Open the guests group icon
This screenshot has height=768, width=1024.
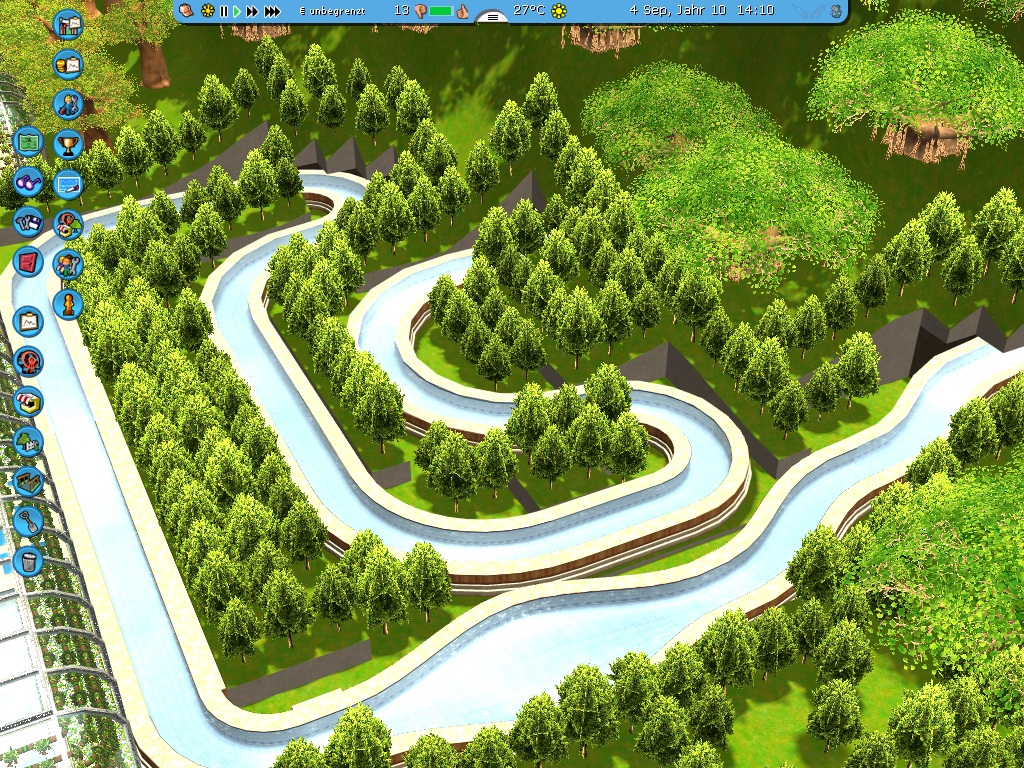tap(67, 265)
